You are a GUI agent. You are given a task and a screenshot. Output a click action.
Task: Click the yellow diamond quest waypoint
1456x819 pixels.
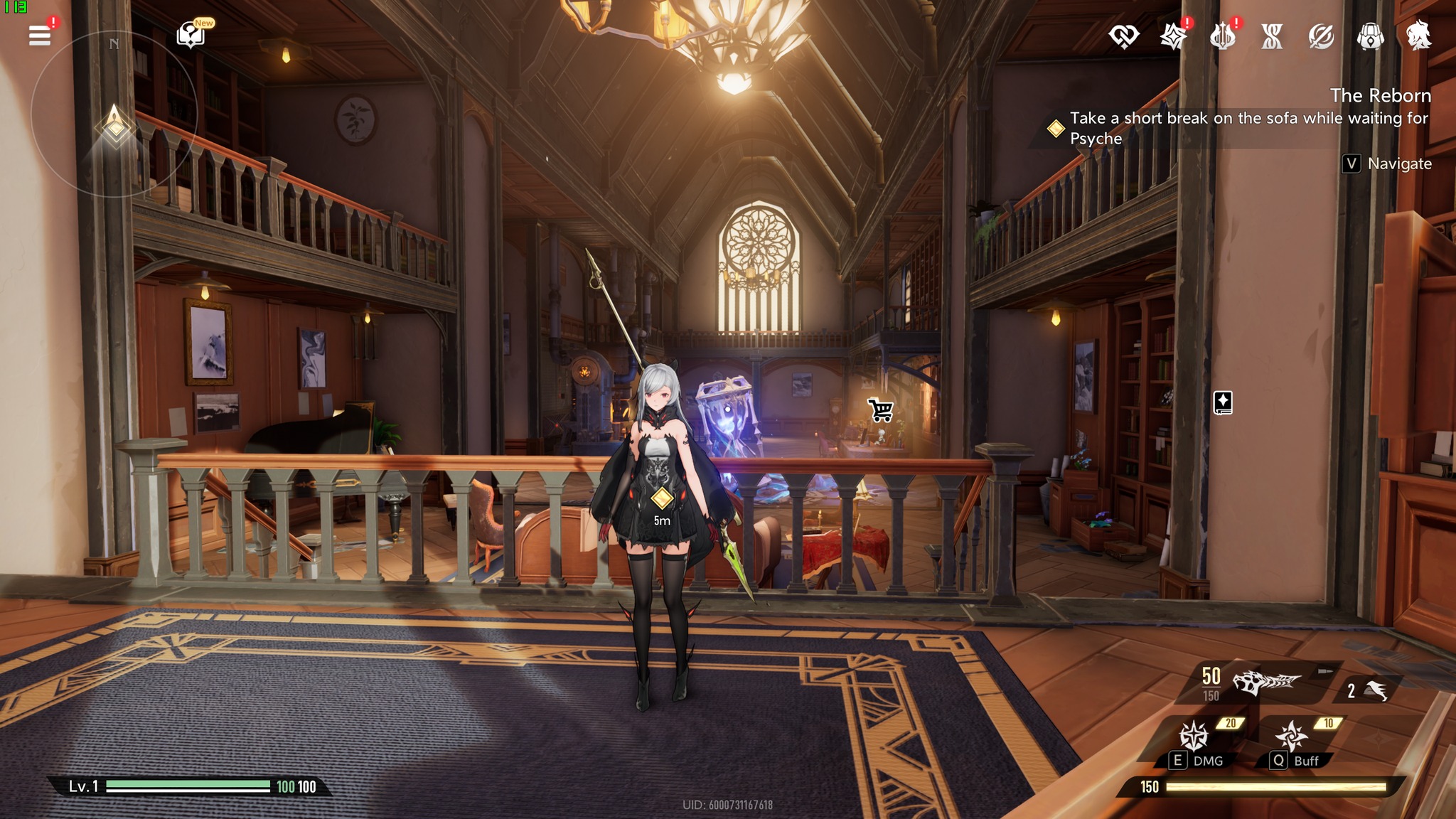(x=662, y=498)
